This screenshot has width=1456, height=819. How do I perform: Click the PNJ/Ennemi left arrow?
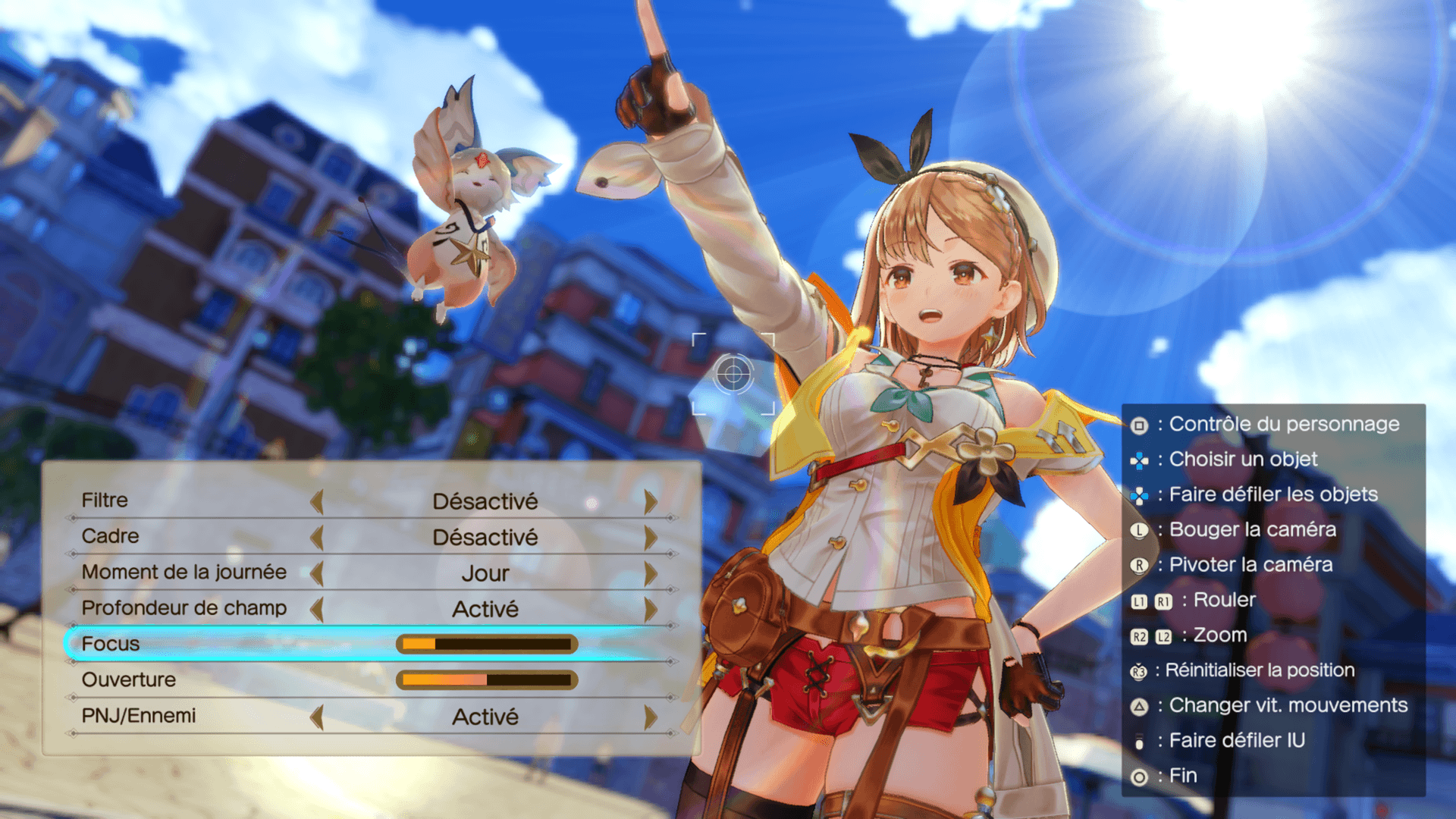coord(317,717)
